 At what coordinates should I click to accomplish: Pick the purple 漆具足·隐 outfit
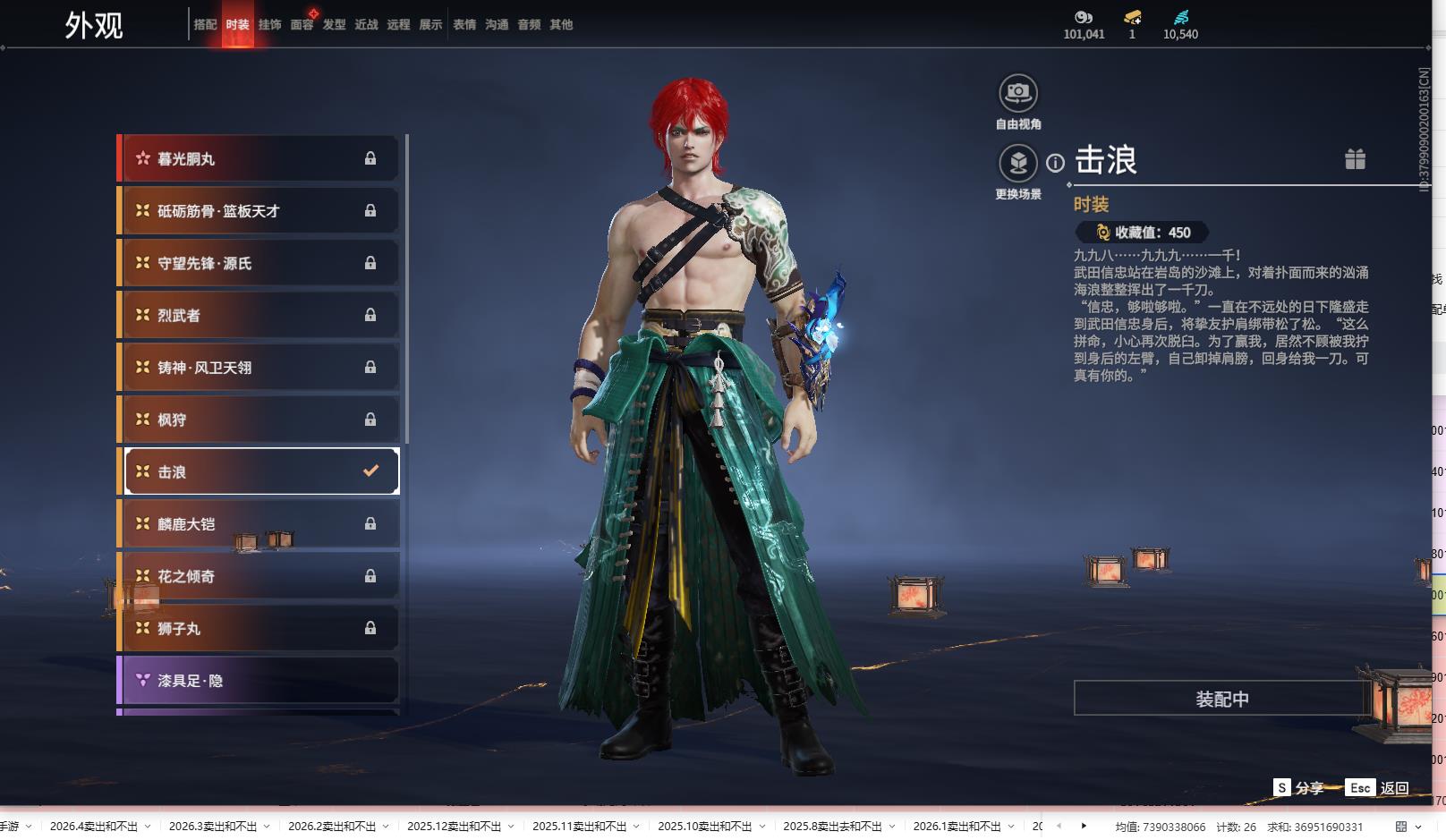(x=259, y=681)
